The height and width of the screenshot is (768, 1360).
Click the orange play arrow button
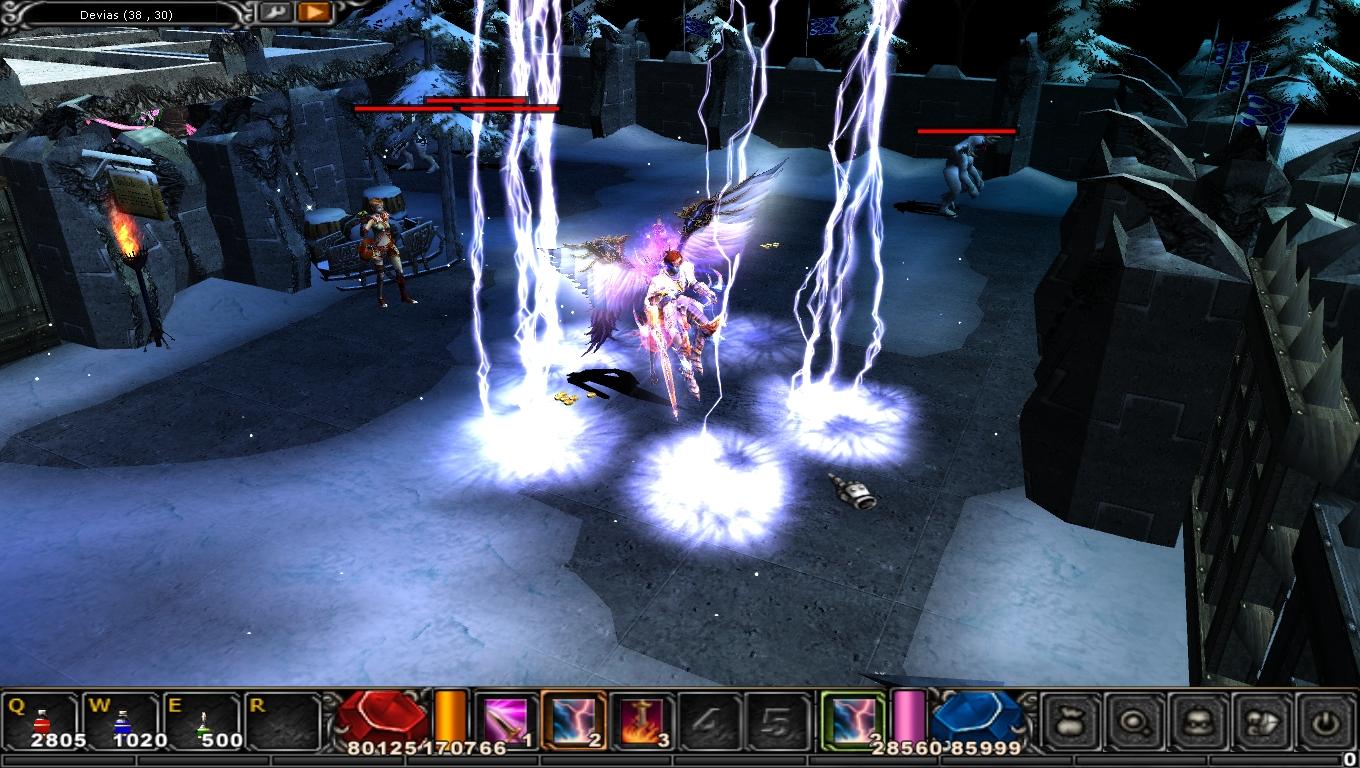314,12
